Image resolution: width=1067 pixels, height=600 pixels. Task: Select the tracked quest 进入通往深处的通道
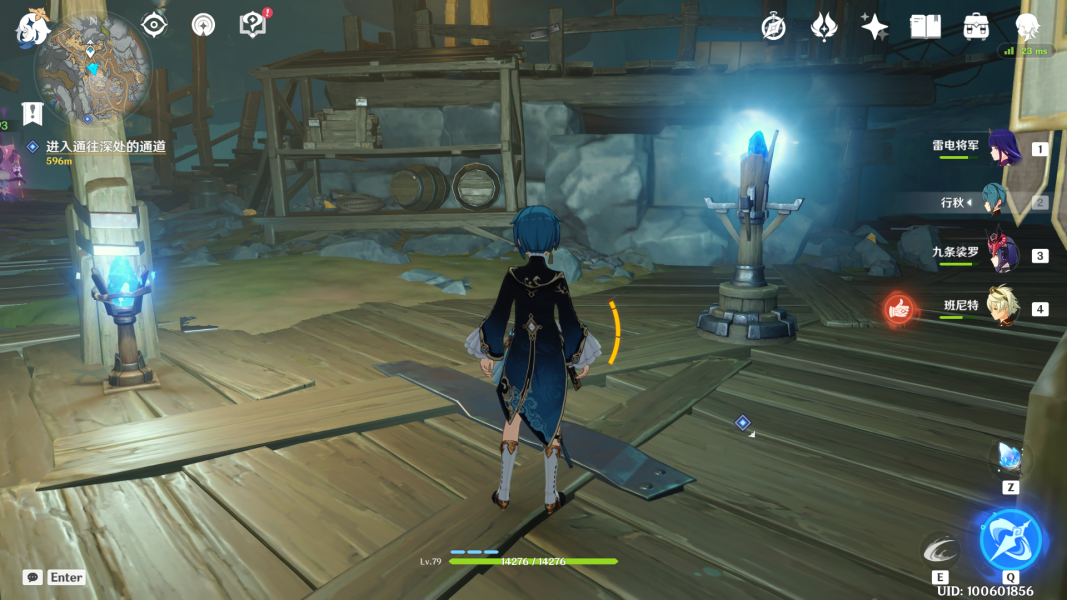click(x=105, y=147)
